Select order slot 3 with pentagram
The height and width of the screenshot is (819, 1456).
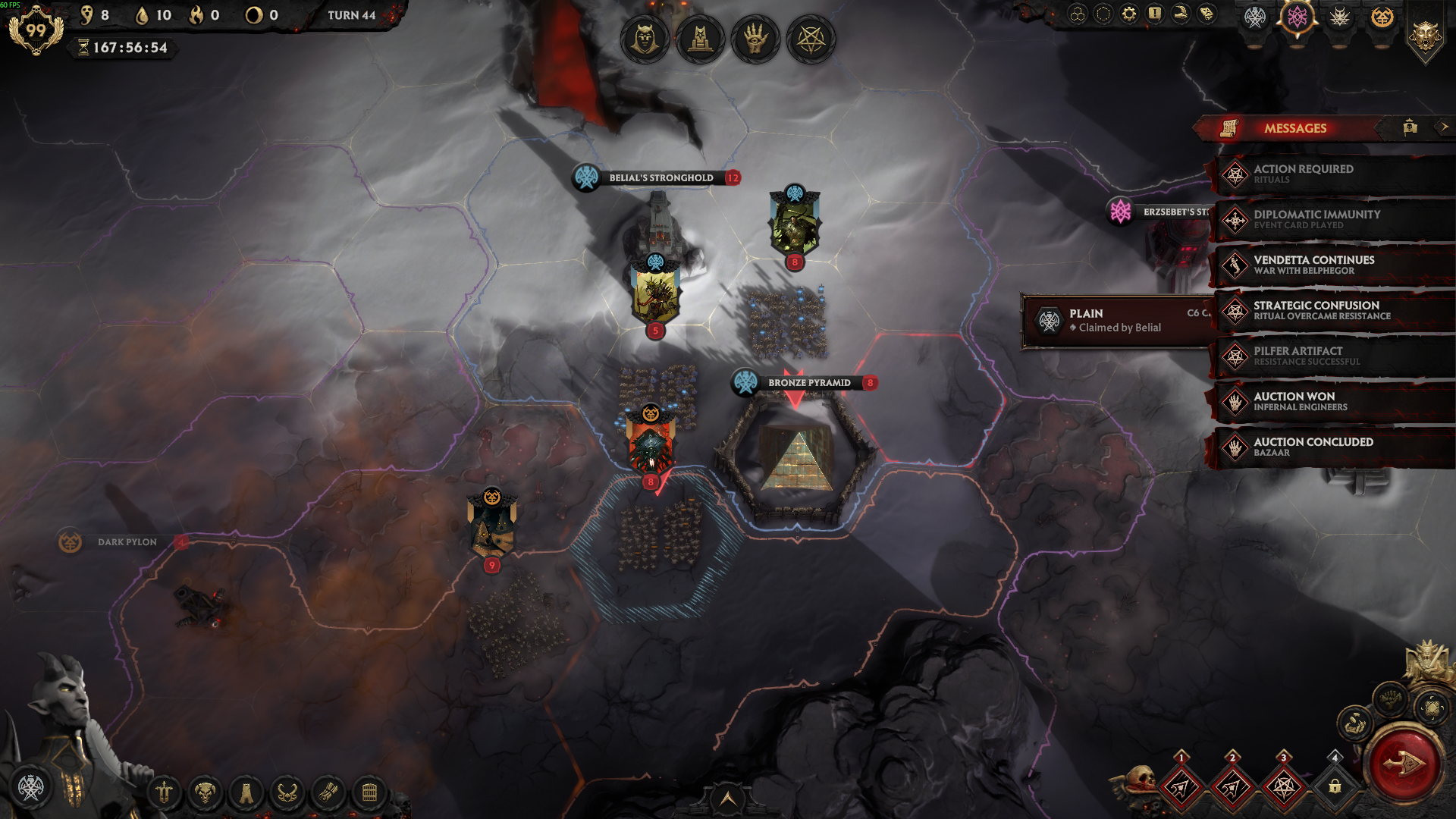coord(1283,787)
